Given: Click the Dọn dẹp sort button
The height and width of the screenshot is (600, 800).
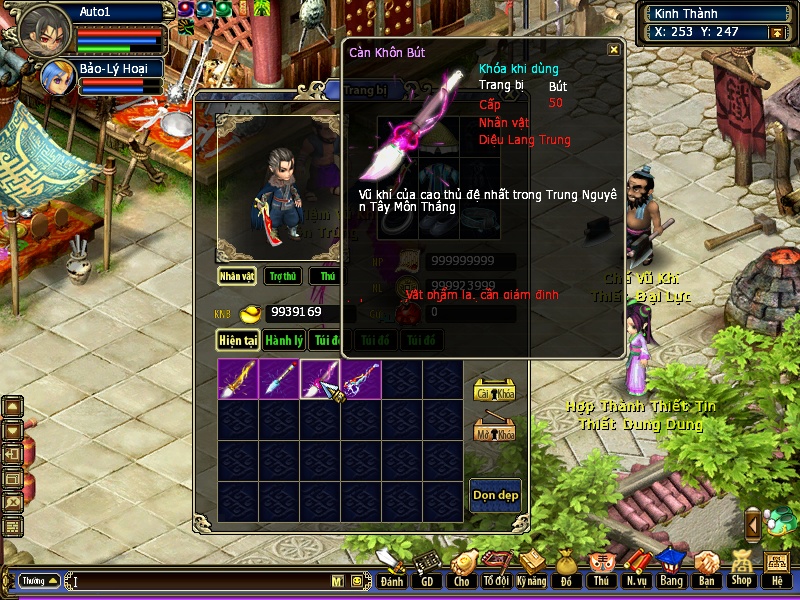Looking at the screenshot, I should (x=494, y=495).
